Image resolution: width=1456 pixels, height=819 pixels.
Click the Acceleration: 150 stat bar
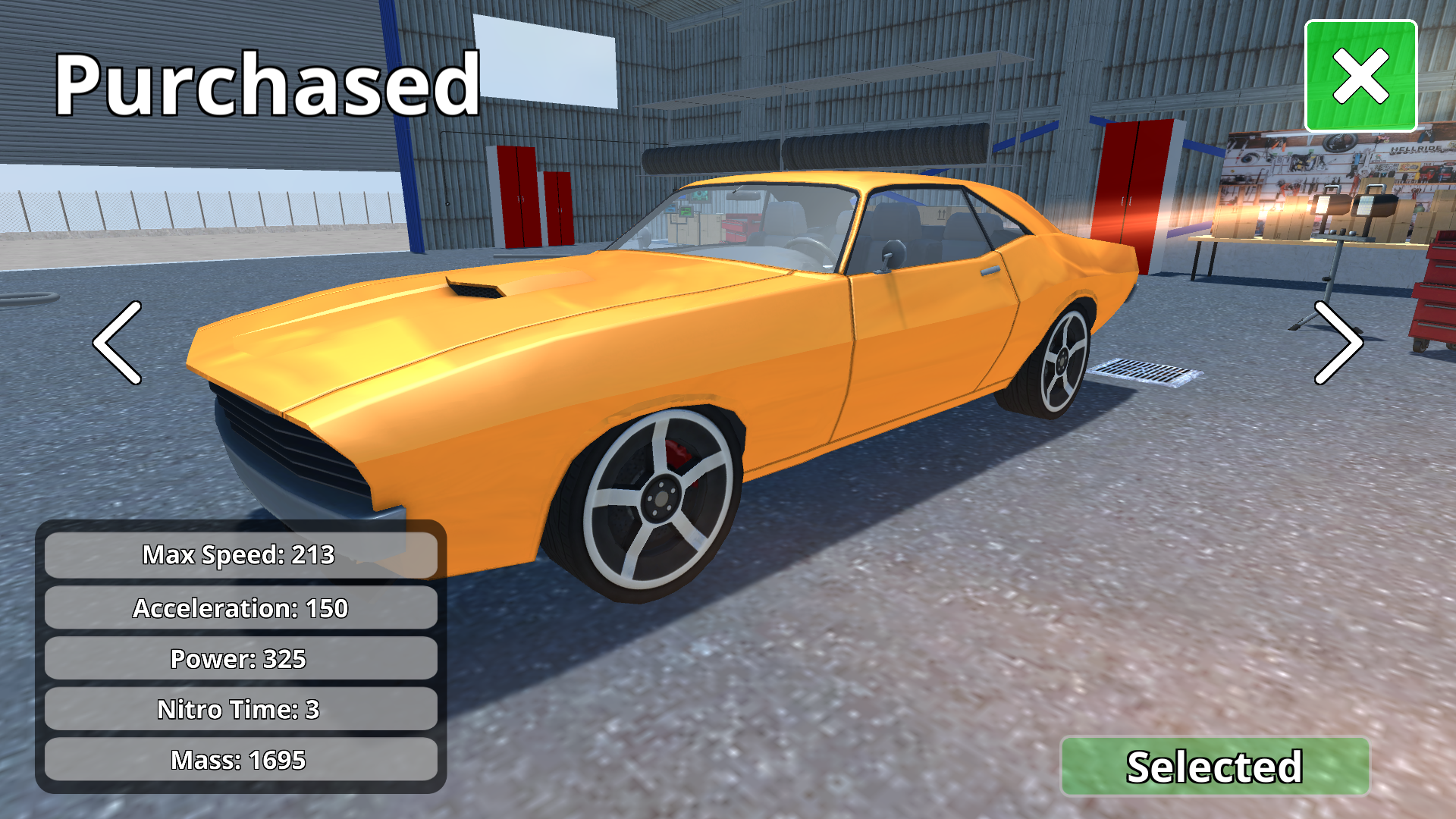coord(240,607)
